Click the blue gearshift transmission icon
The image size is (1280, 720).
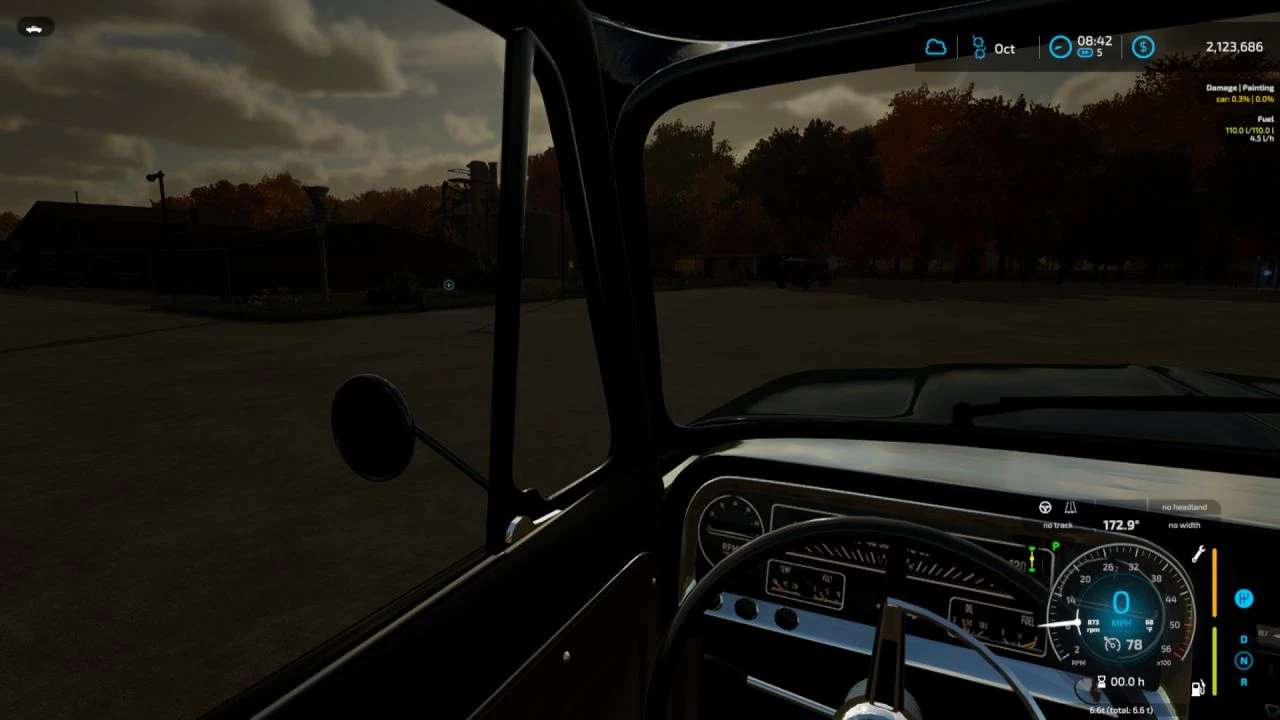tap(1244, 598)
